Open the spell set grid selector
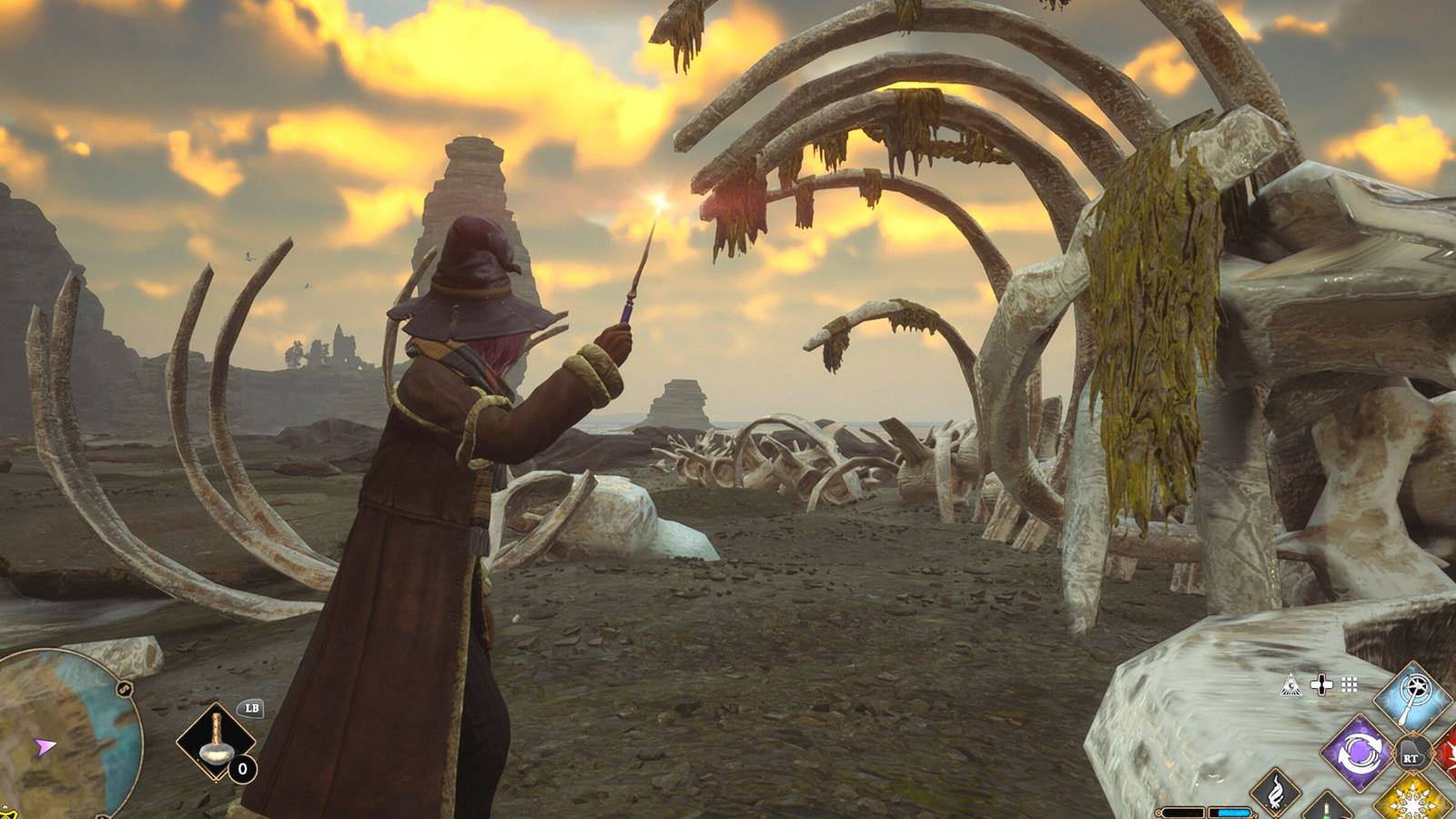Image resolution: width=1456 pixels, height=819 pixels. click(1349, 684)
